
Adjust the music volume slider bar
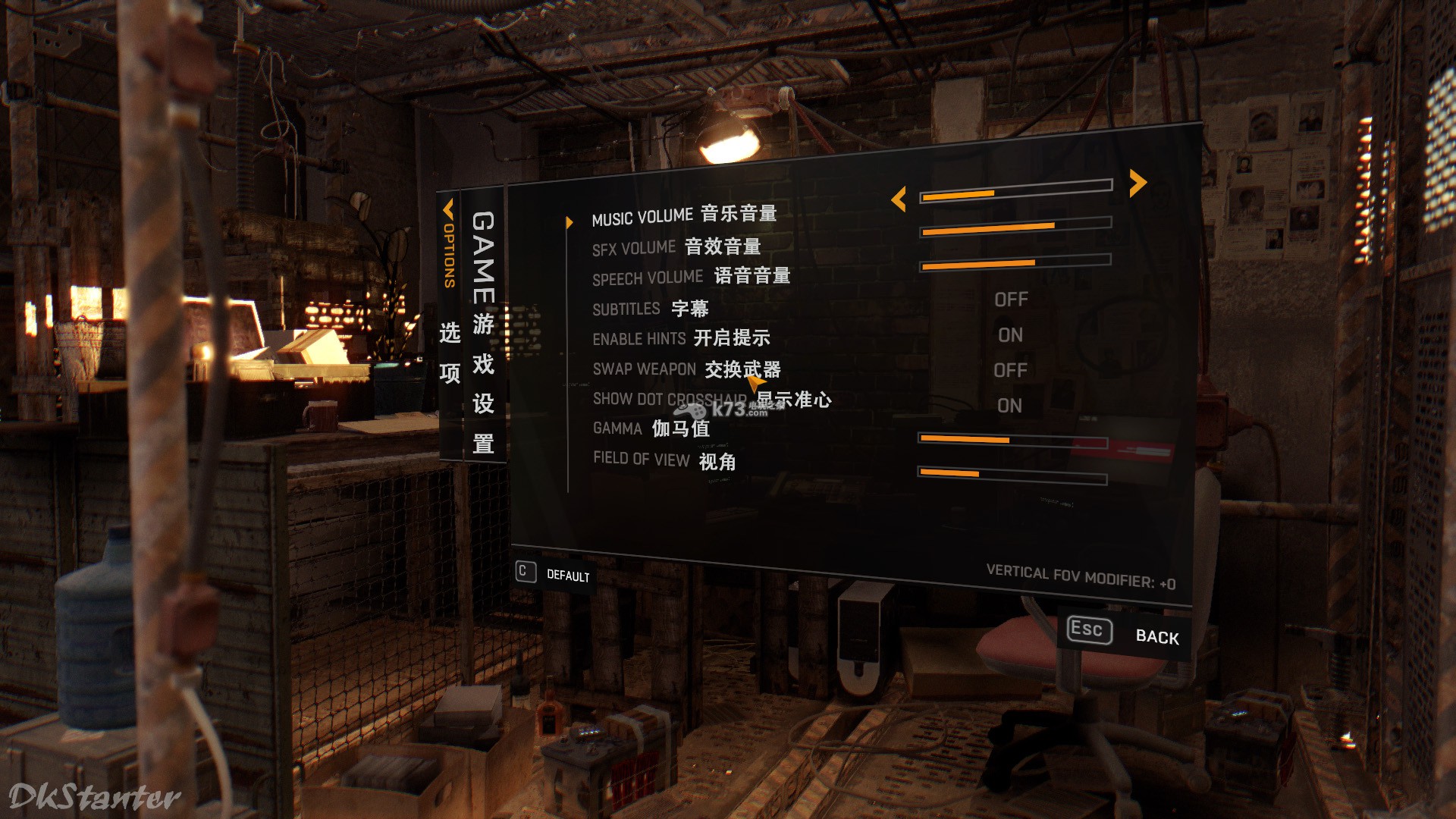pyautogui.click(x=1015, y=191)
